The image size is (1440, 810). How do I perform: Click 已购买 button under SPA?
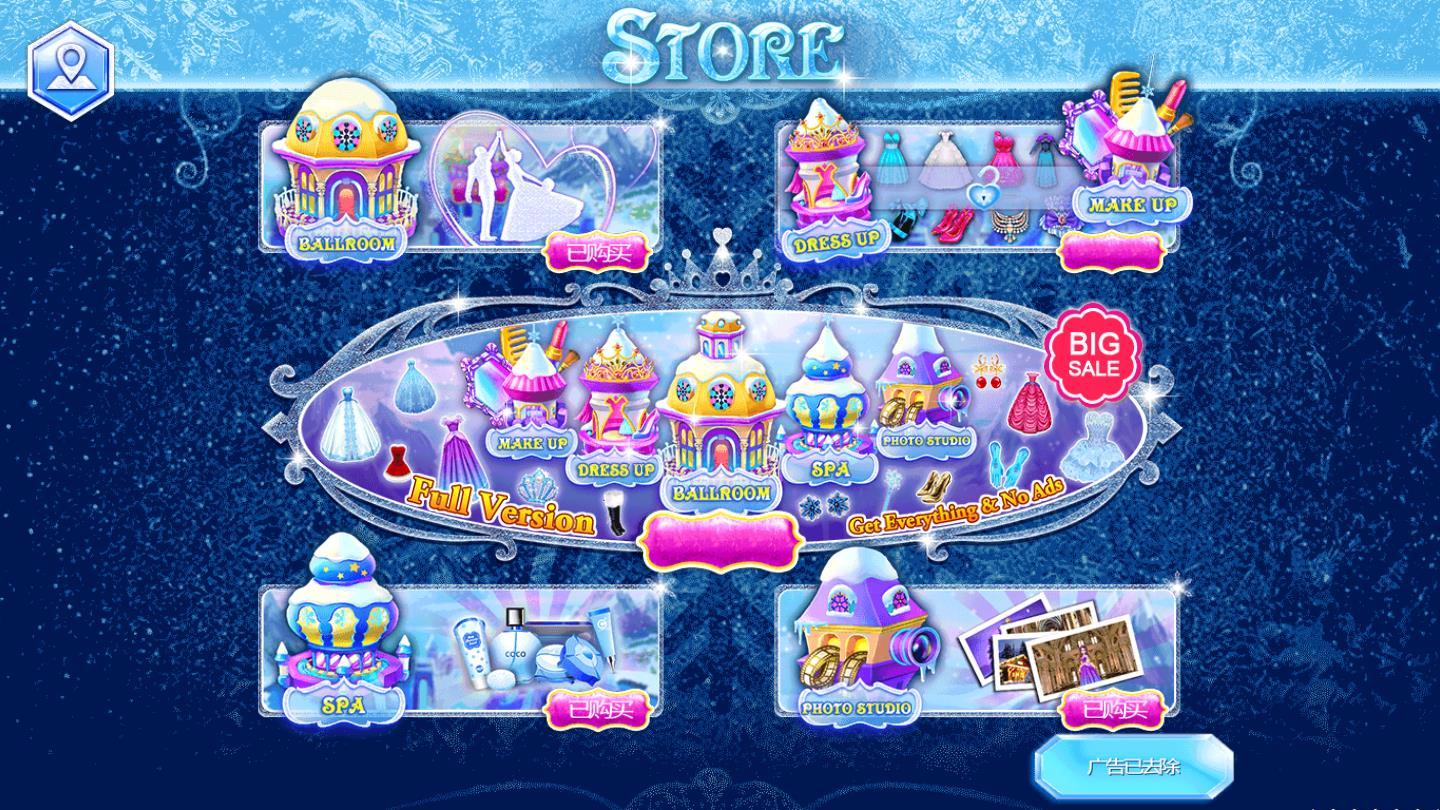(598, 710)
